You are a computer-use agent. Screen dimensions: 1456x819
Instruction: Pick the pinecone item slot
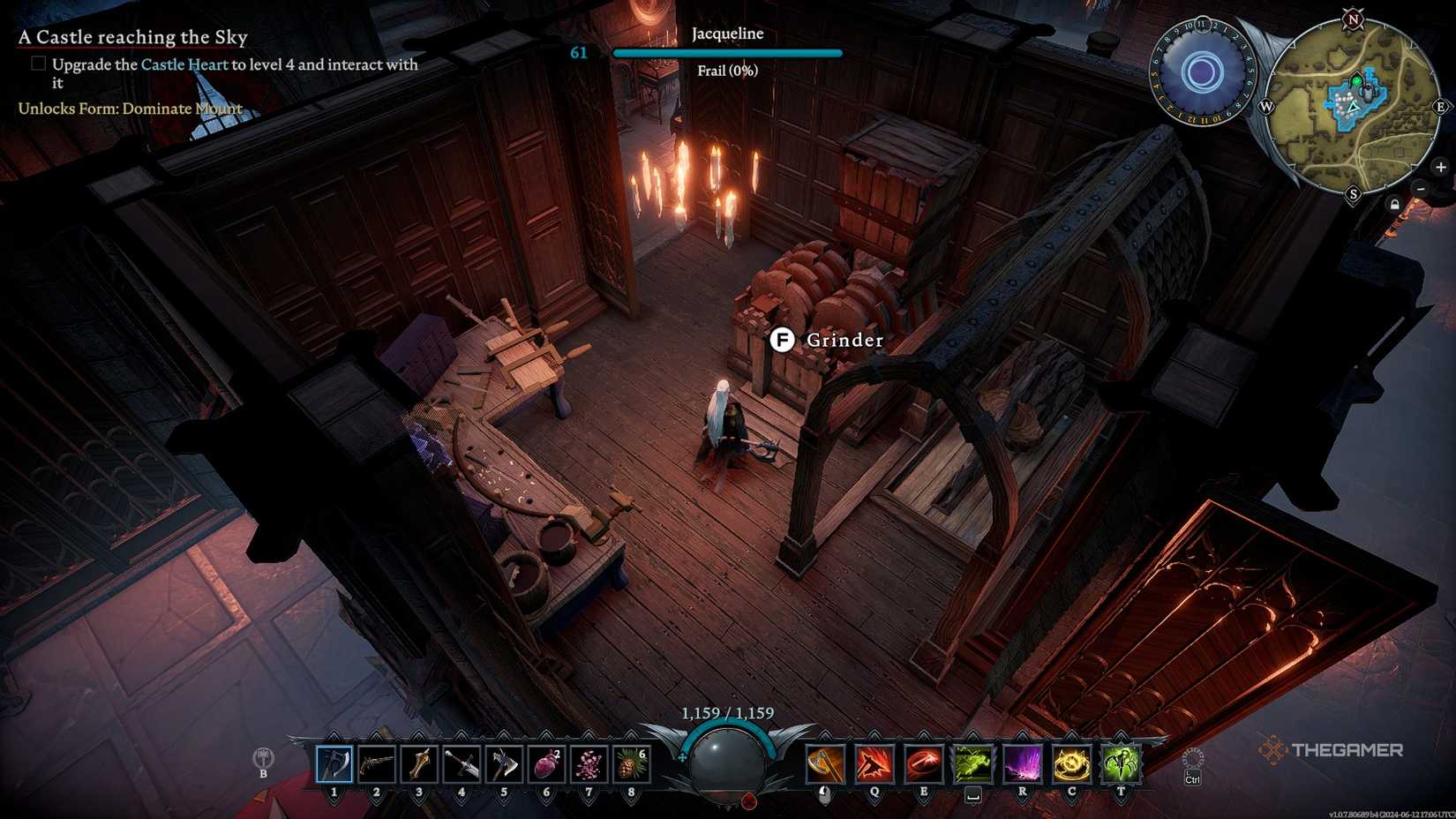coord(631,763)
